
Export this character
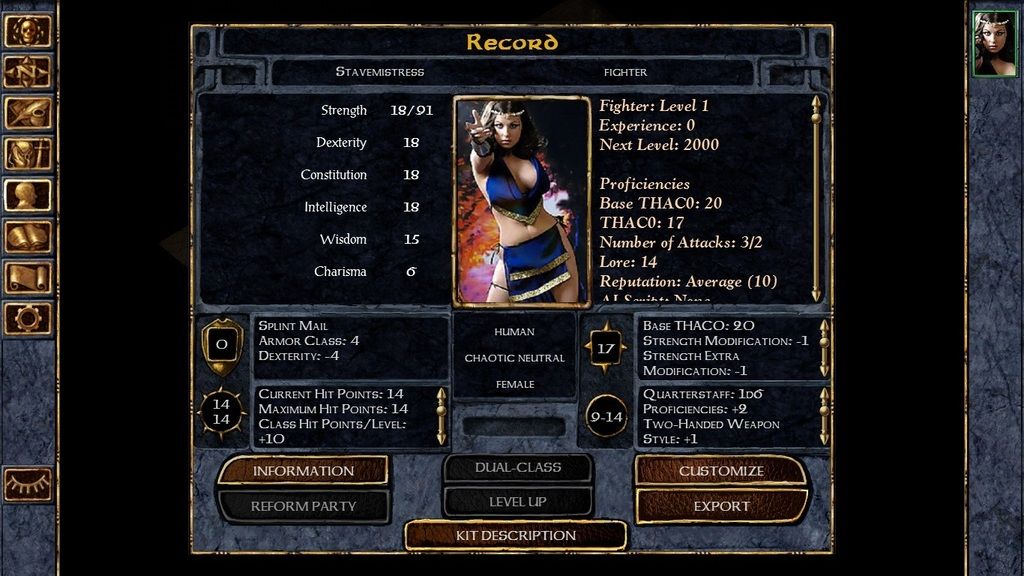click(x=721, y=506)
